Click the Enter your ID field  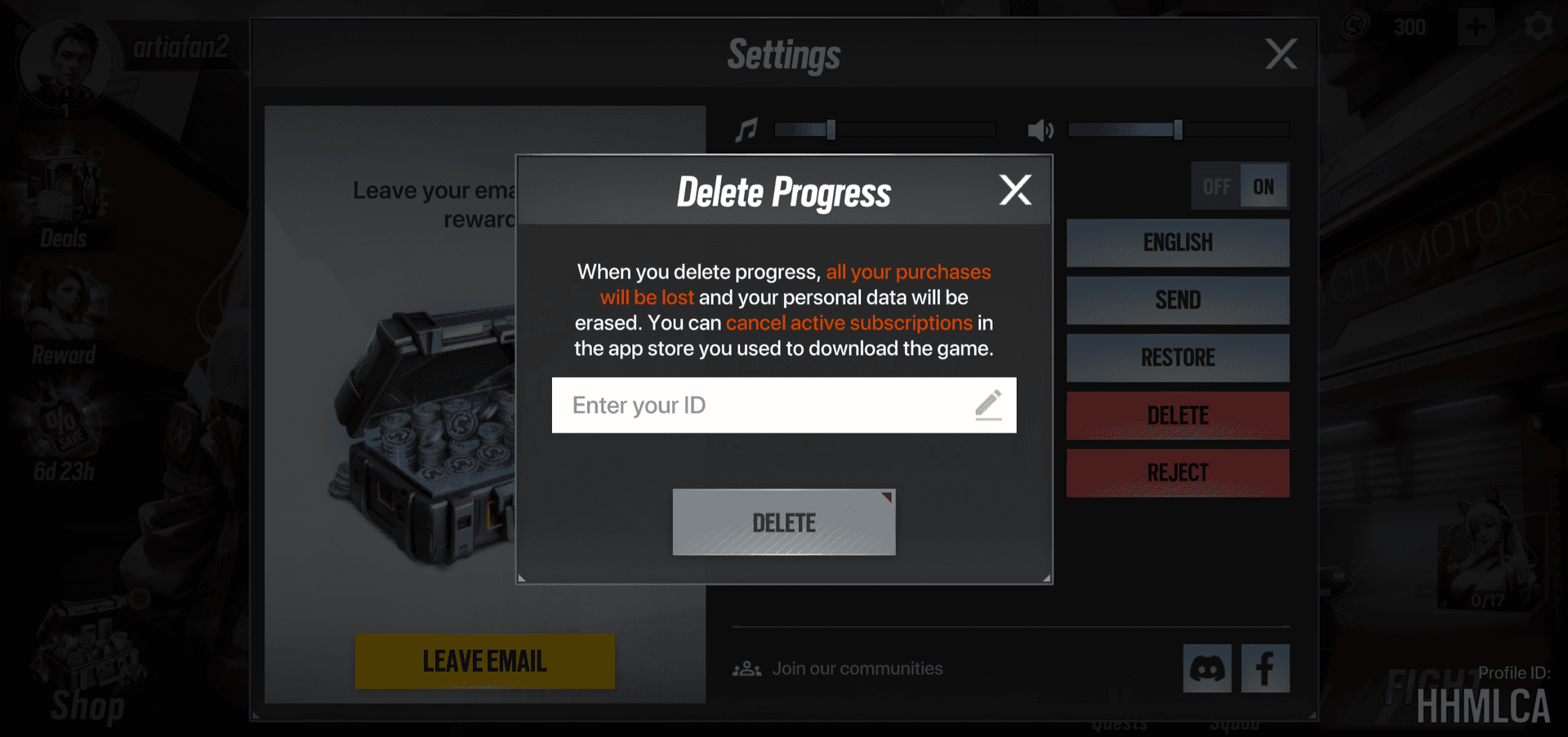(x=768, y=405)
